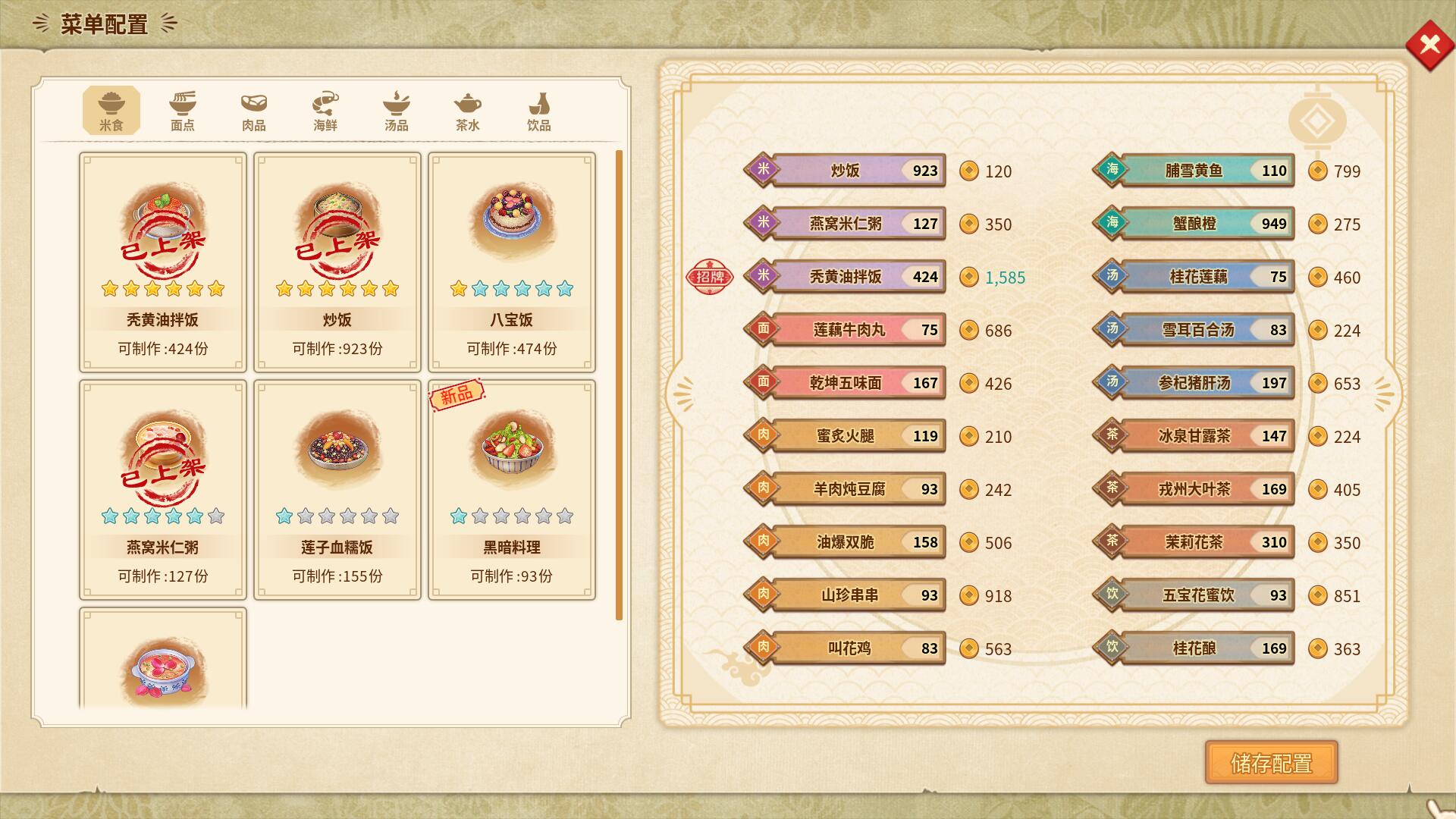Click the 招牌 signature badge beside 秃黄油拌饭
The height and width of the screenshot is (819, 1456).
pos(708,278)
